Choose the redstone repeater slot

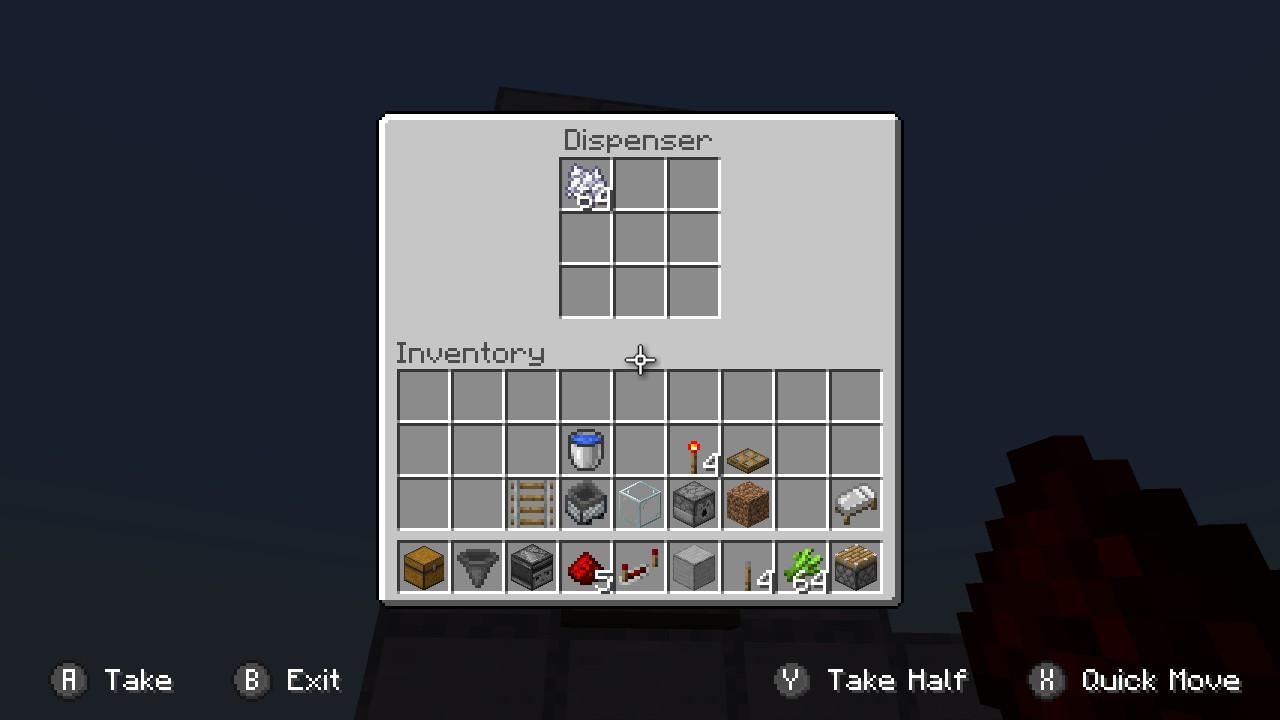tap(640, 568)
